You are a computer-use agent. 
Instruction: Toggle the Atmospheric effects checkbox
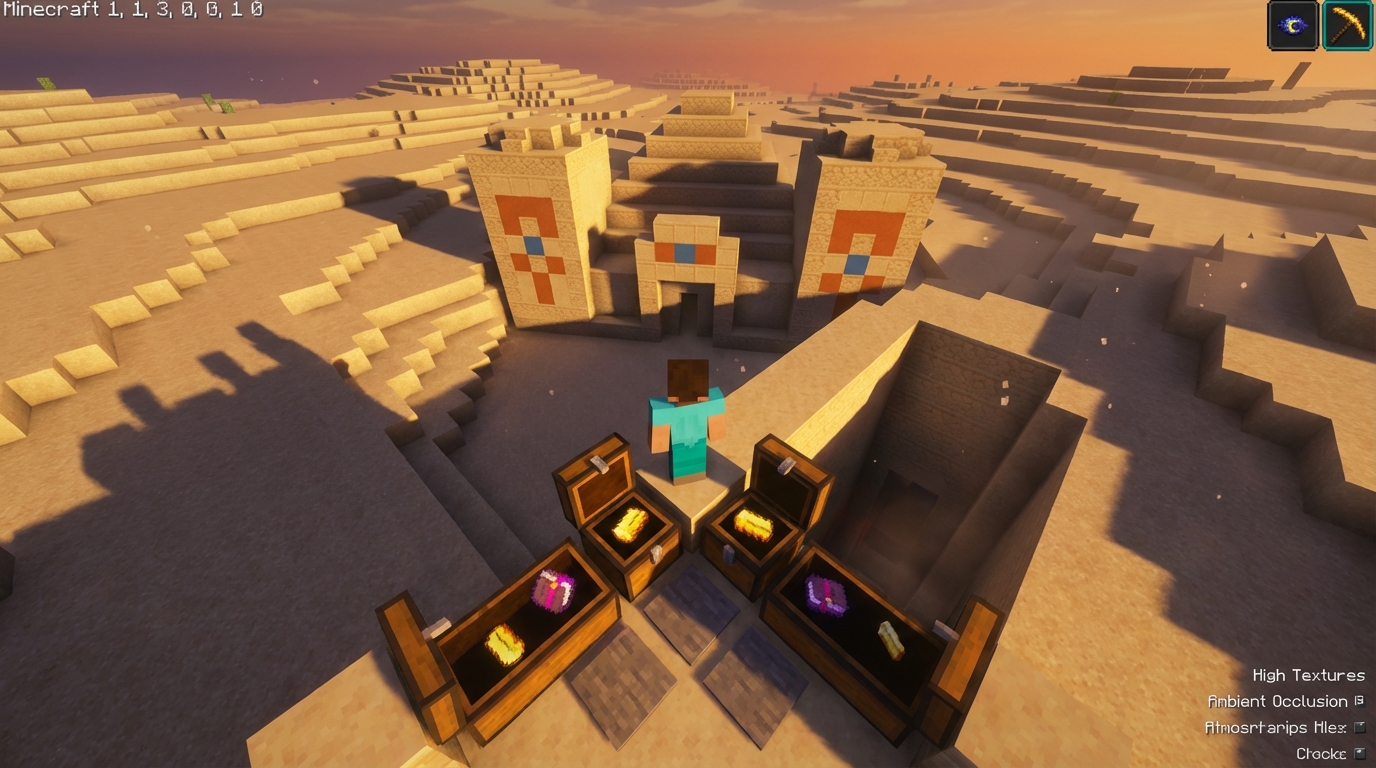[x=1359, y=727]
